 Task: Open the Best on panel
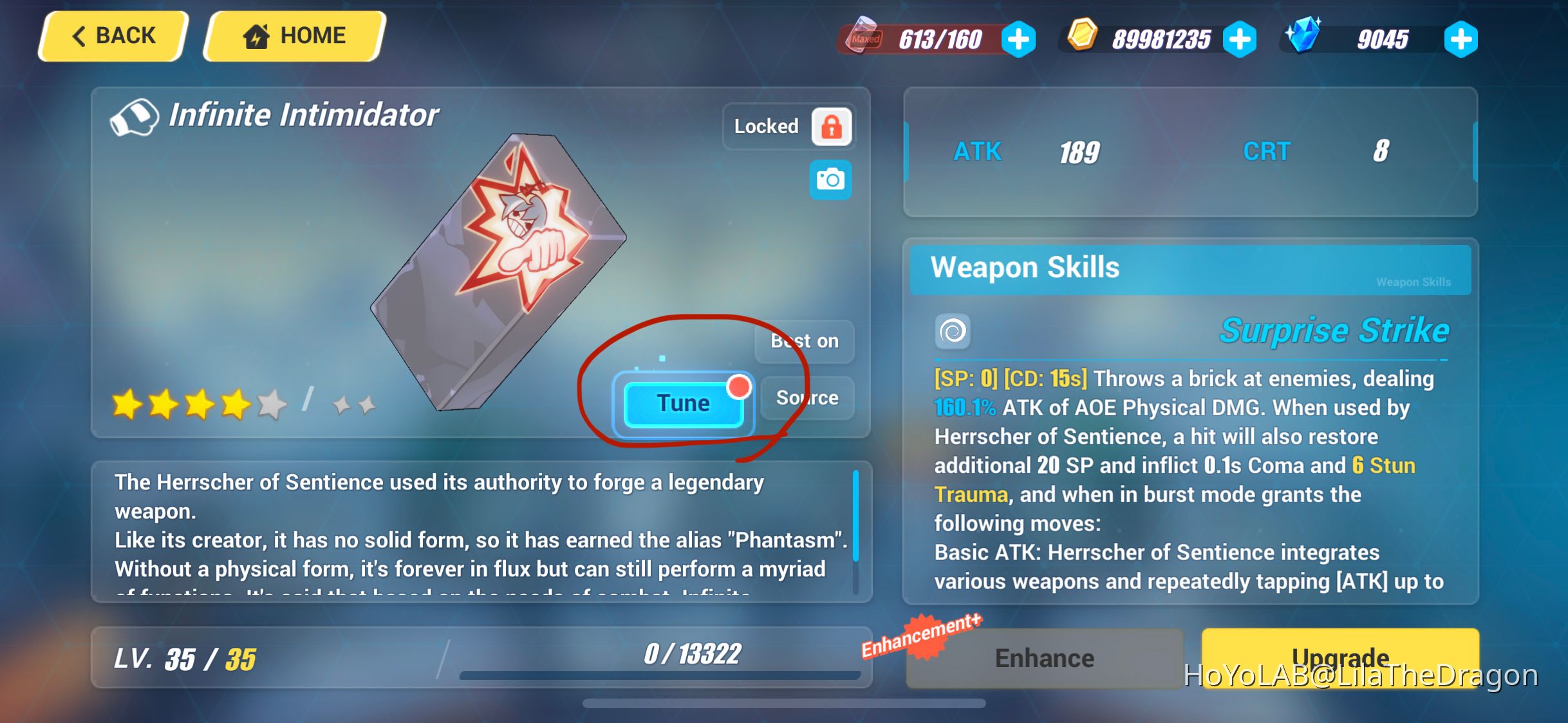click(803, 342)
